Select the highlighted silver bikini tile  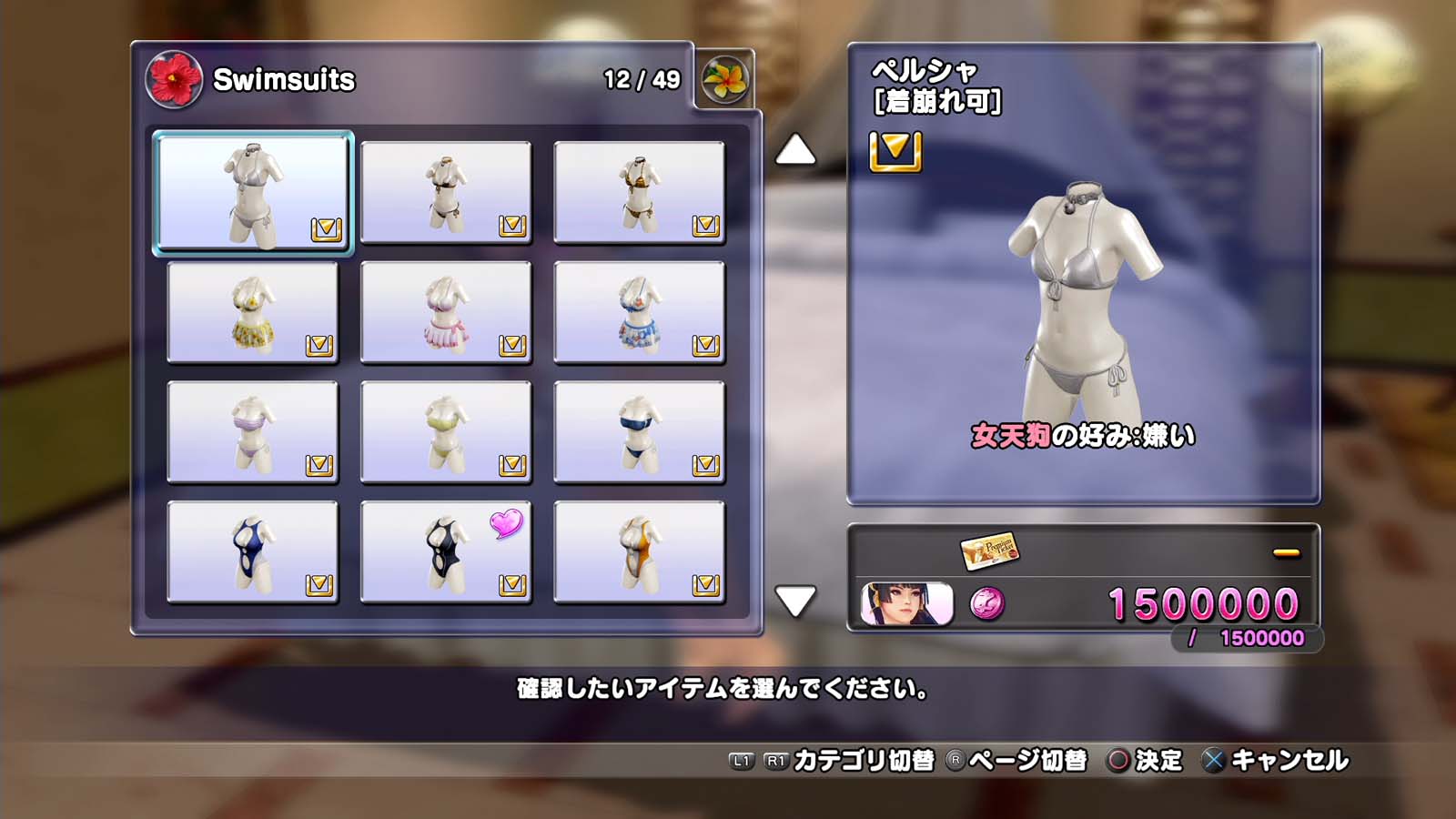point(253,192)
